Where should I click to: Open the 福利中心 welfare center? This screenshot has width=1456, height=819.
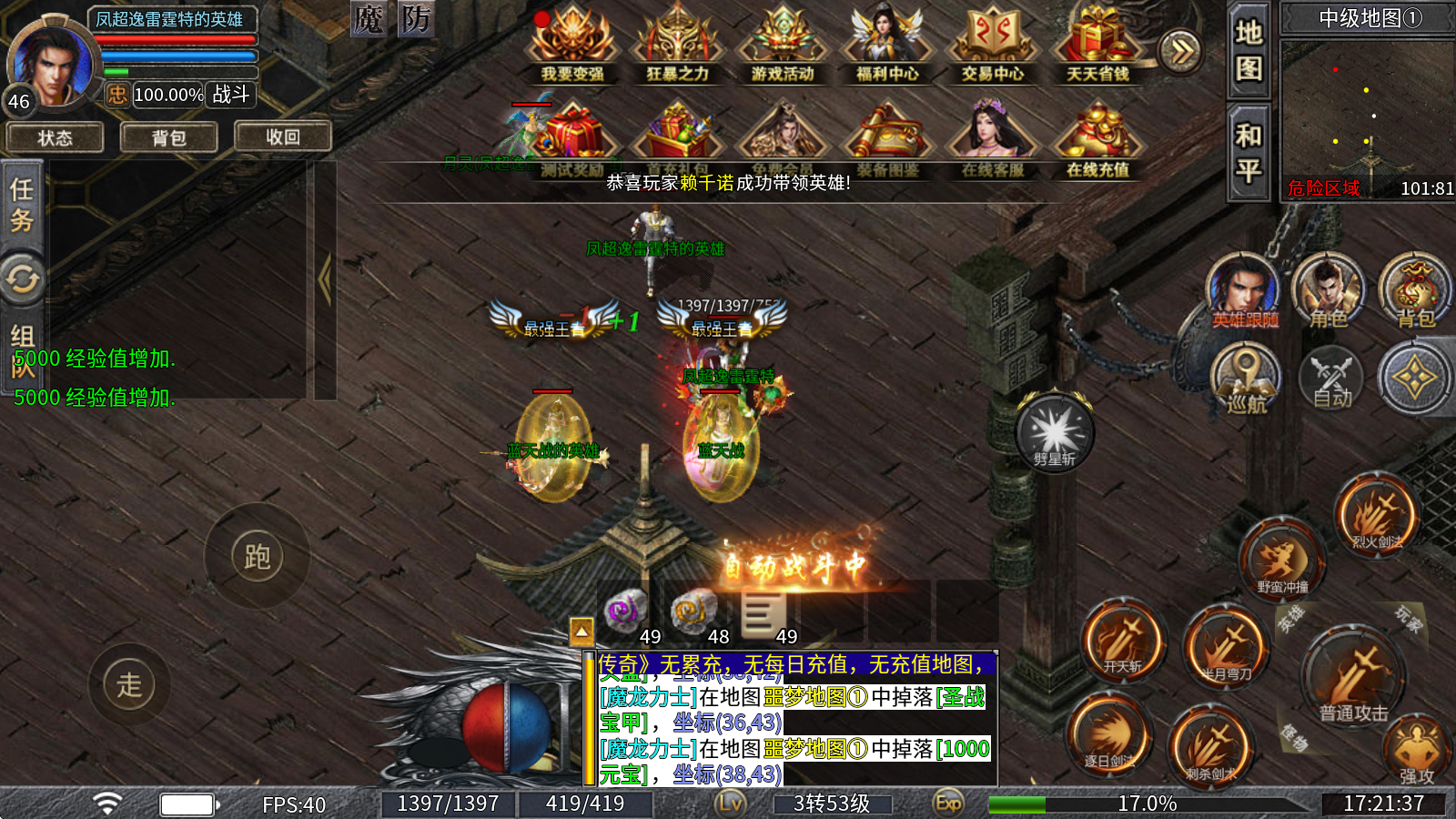[887, 45]
